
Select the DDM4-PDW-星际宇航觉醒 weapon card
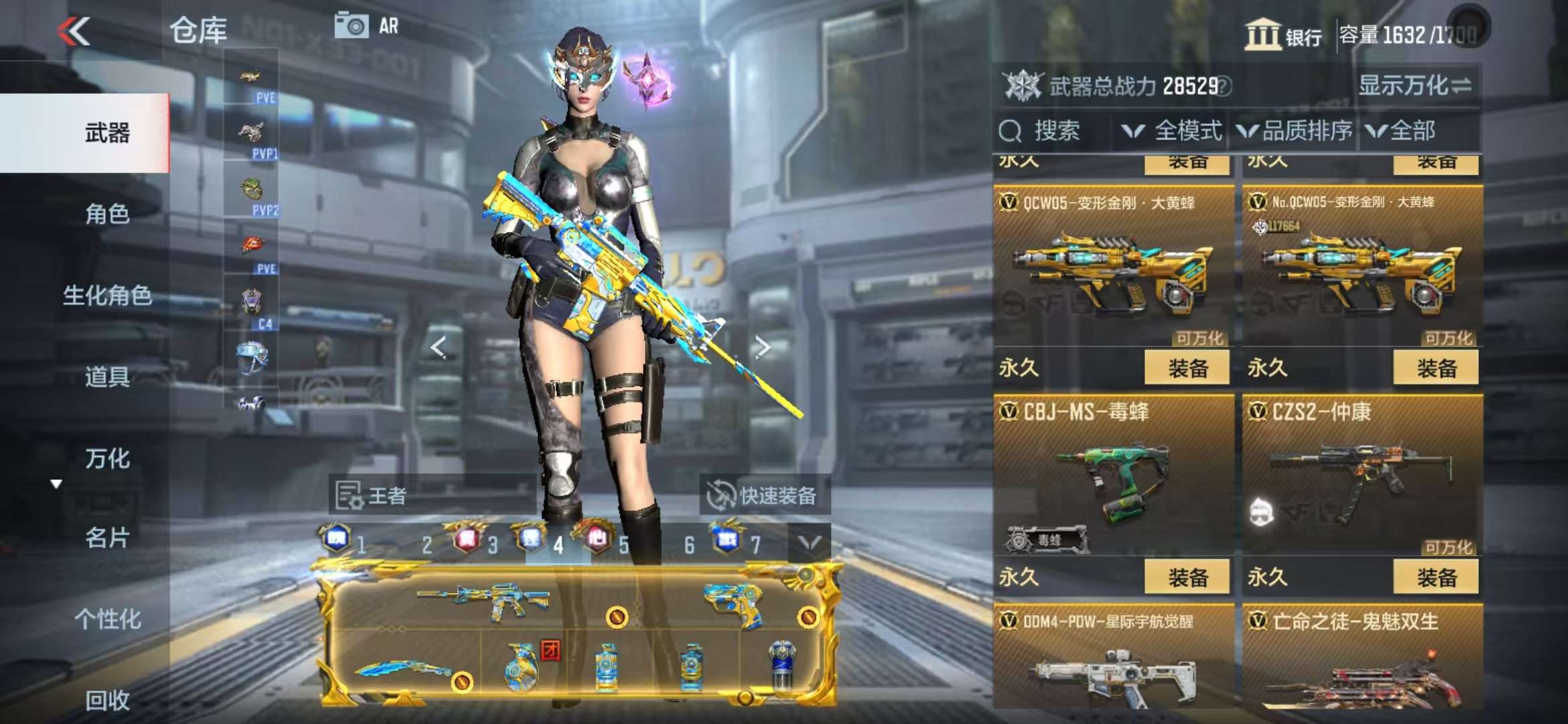(x=1113, y=660)
